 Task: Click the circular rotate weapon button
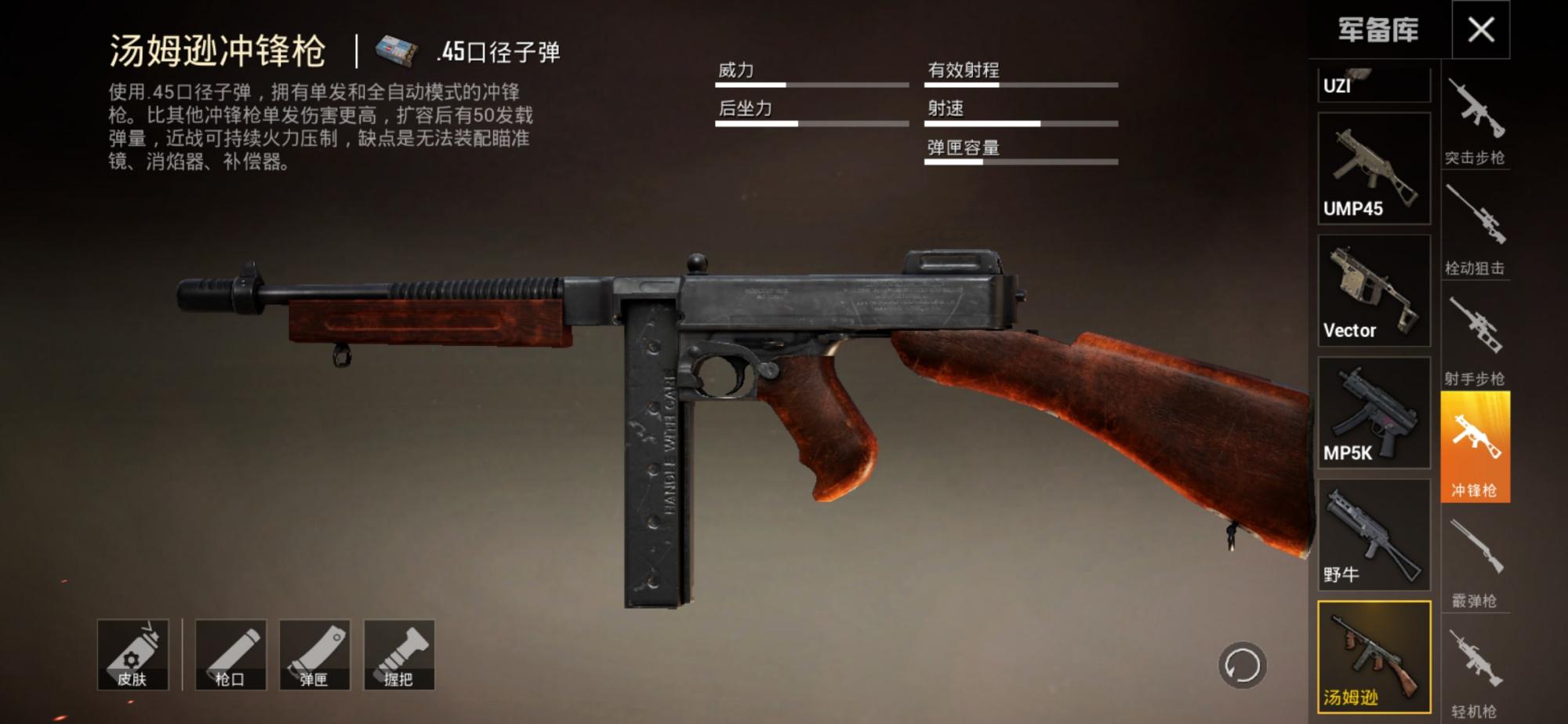tap(1242, 666)
